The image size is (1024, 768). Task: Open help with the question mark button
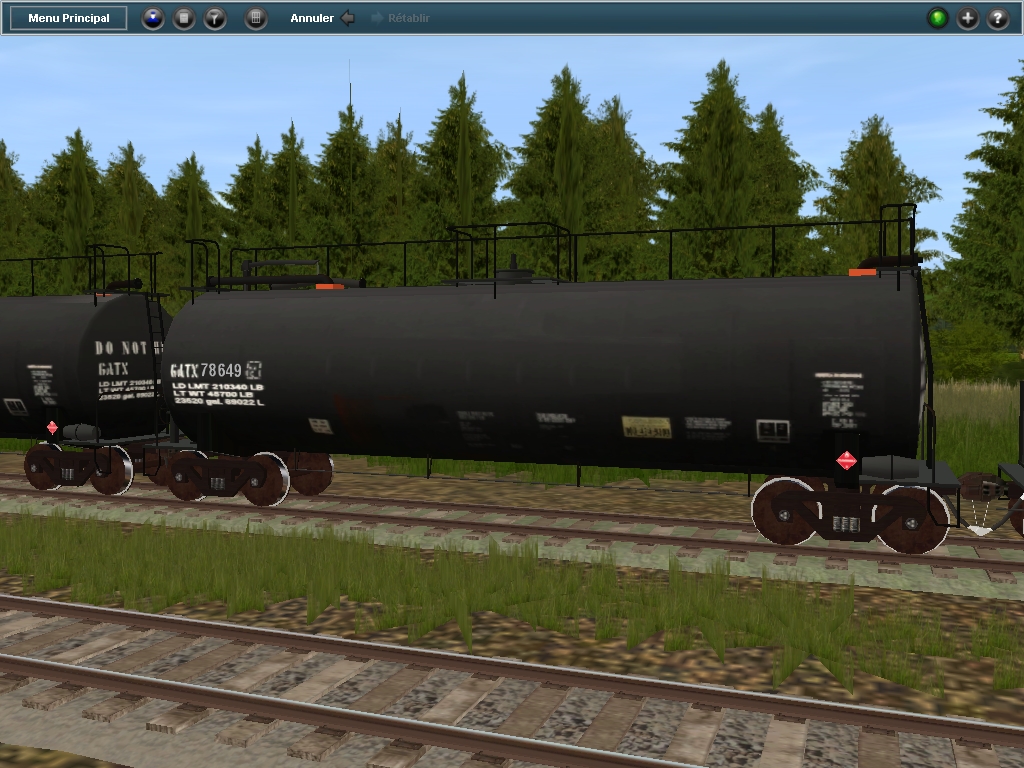pyautogui.click(x=997, y=18)
